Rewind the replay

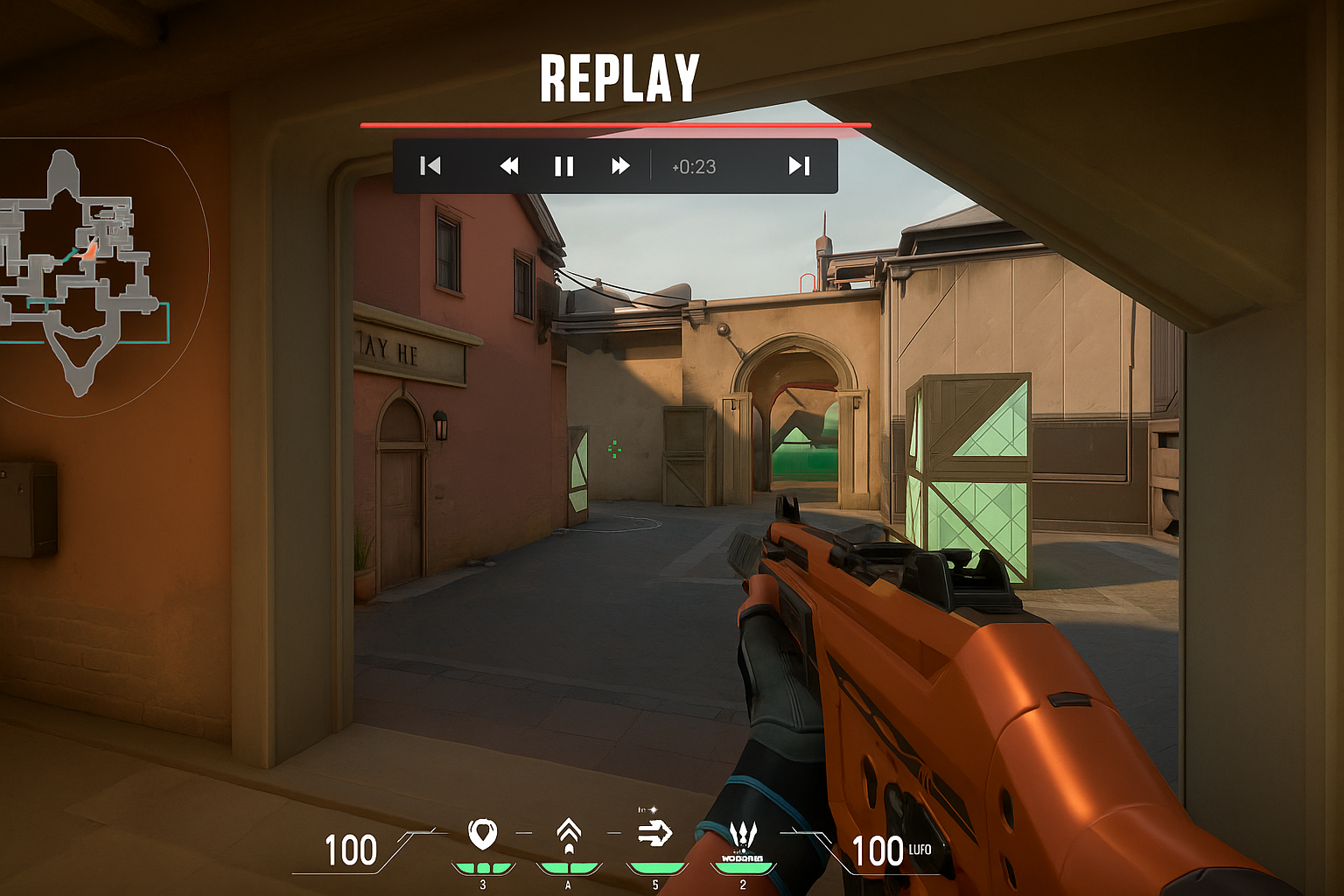coord(509,166)
